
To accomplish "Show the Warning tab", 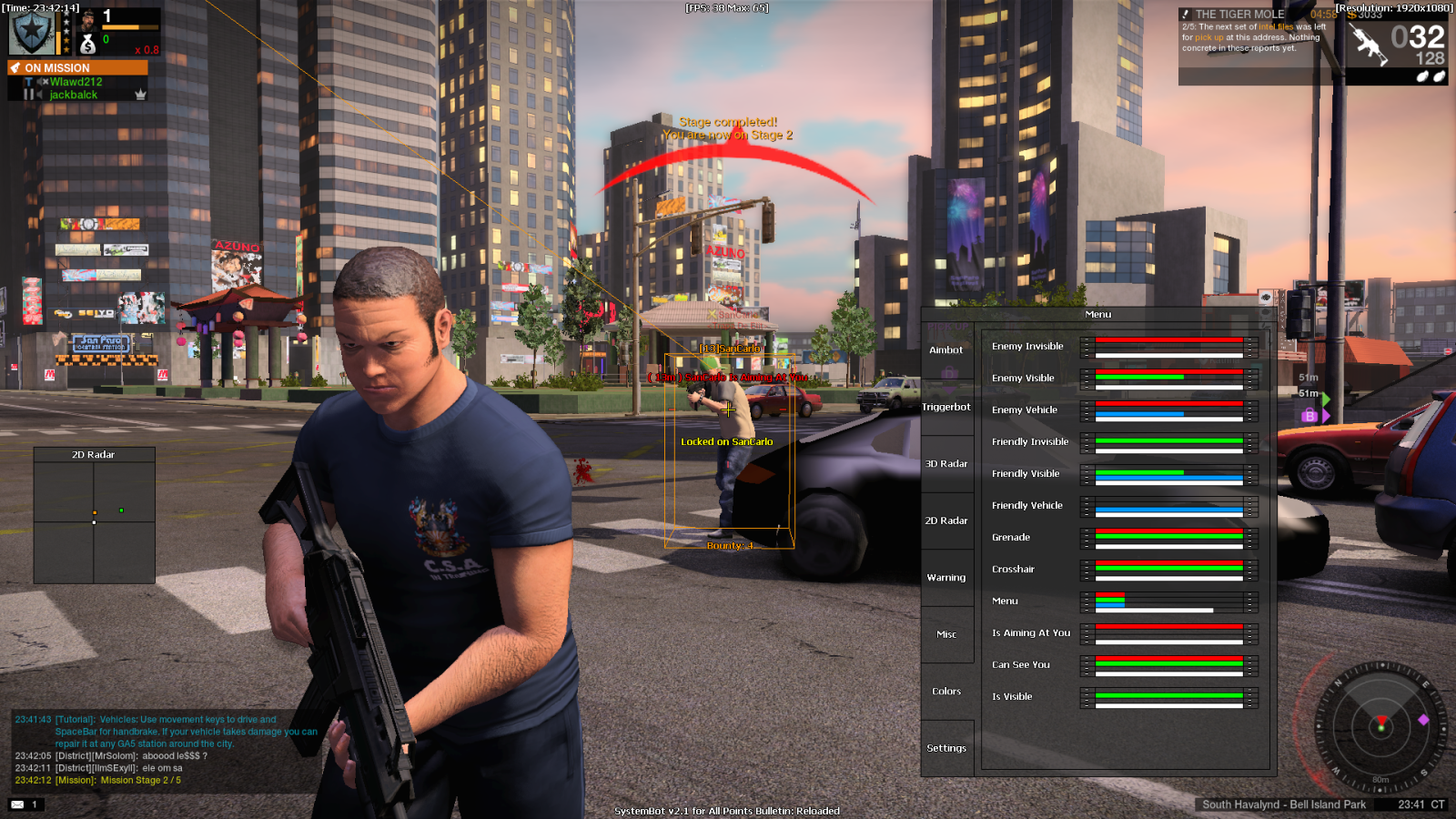I will tap(946, 578).
